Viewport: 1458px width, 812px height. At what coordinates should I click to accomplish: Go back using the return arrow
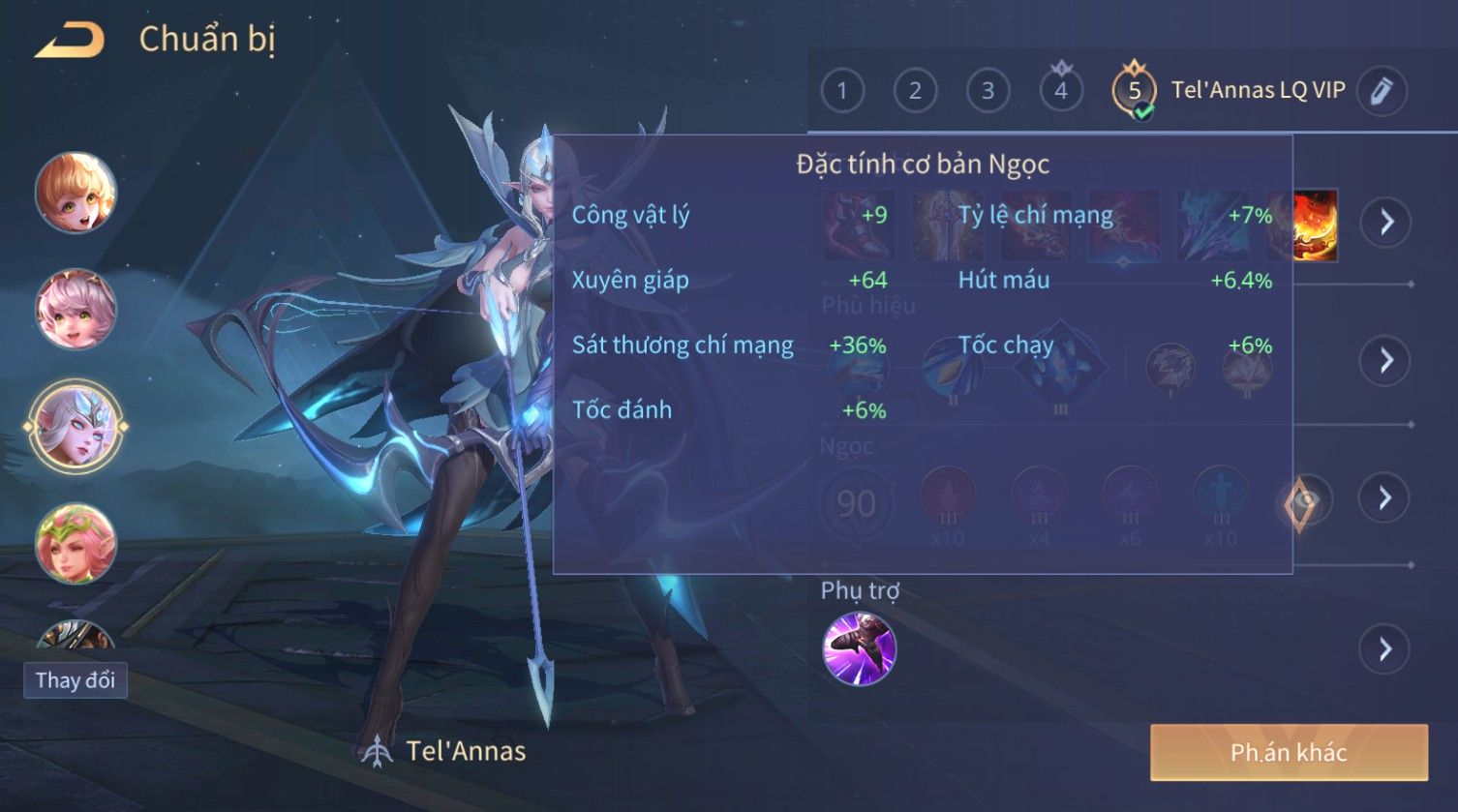(70, 41)
